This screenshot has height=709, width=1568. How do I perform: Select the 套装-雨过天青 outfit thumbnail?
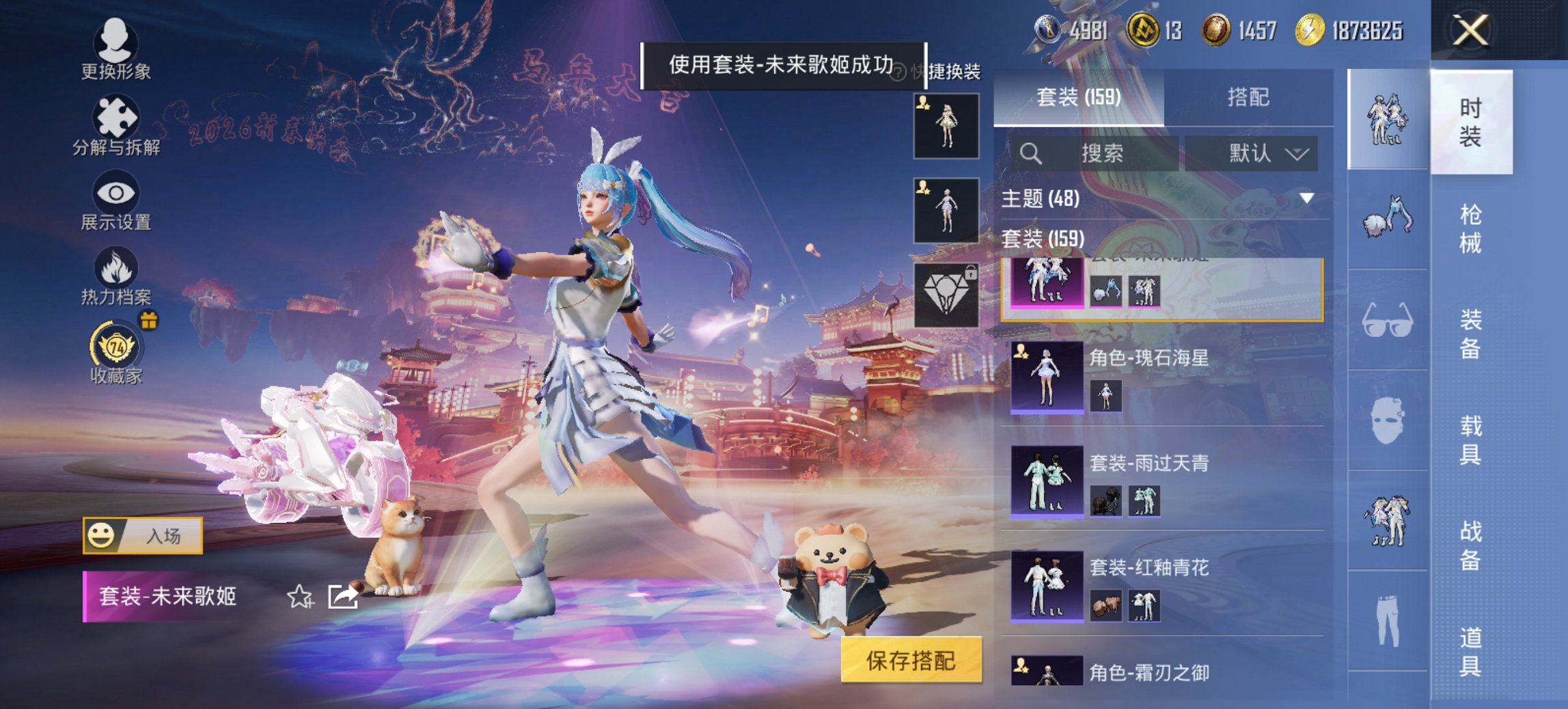pyautogui.click(x=1046, y=481)
